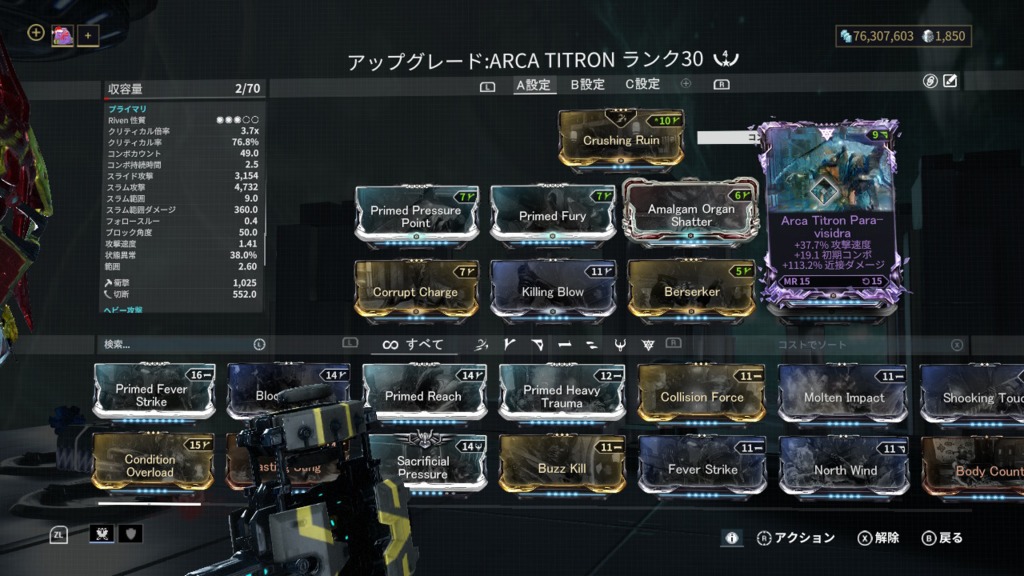Choose the Killing Blow mod
This screenshot has width=1024, height=576.
pyautogui.click(x=552, y=291)
